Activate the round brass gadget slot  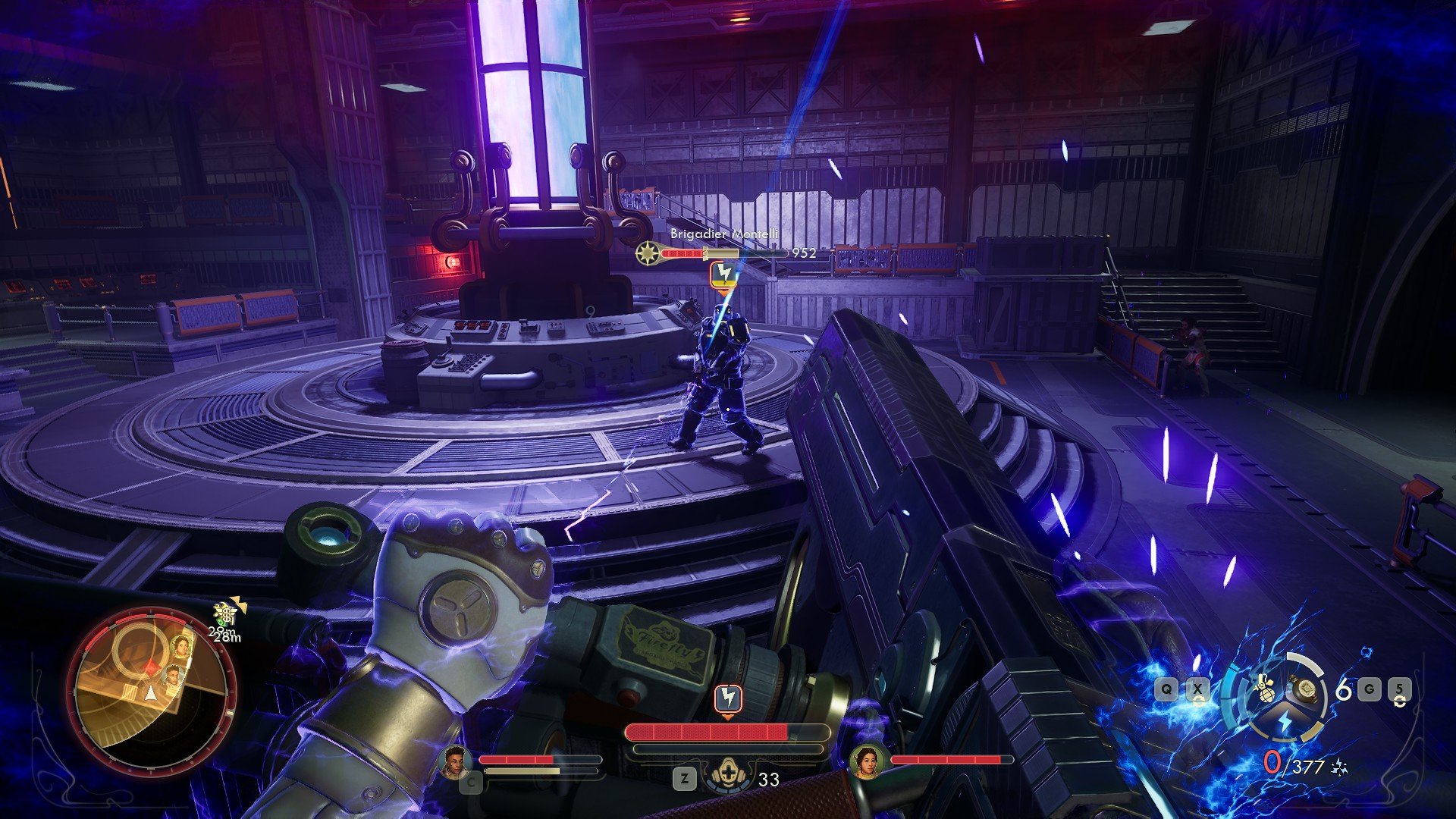pyautogui.click(x=1305, y=689)
